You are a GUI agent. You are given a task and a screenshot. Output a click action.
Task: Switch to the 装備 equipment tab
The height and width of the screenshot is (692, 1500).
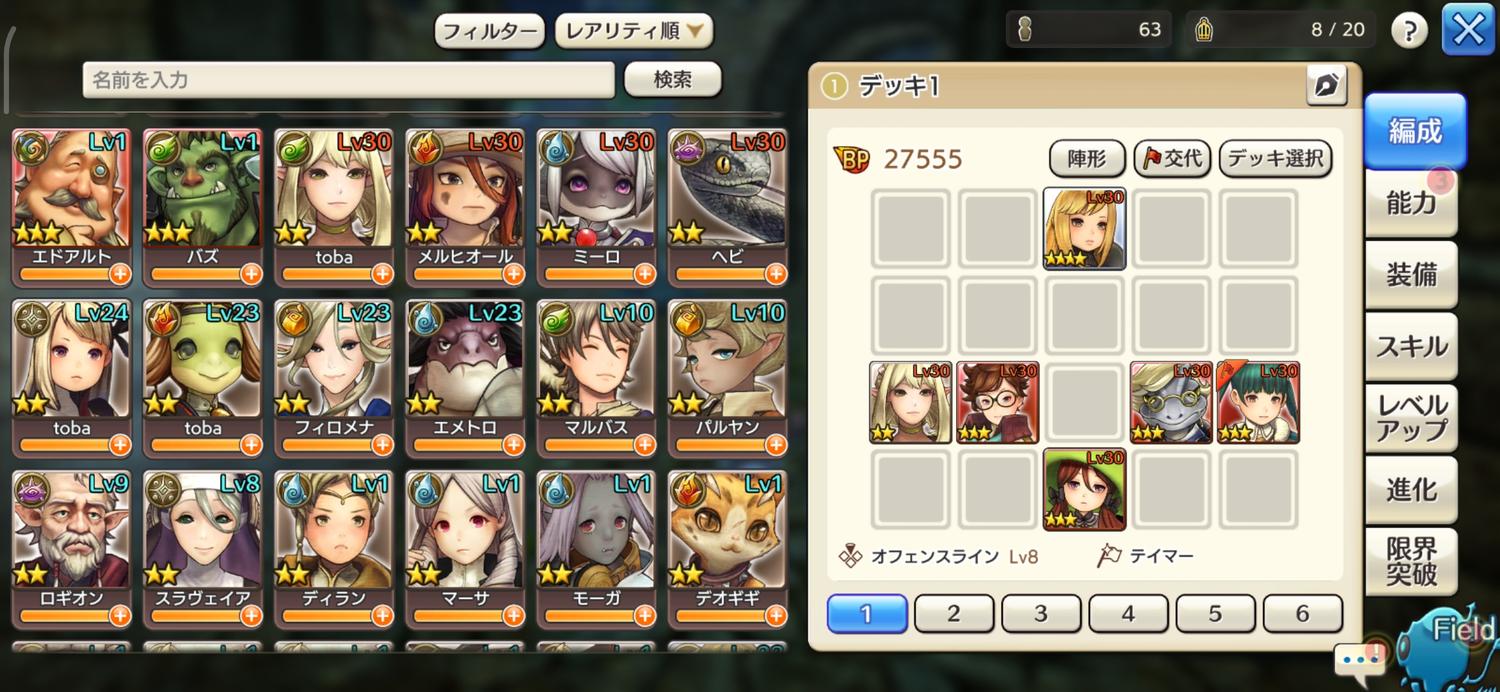[1411, 275]
